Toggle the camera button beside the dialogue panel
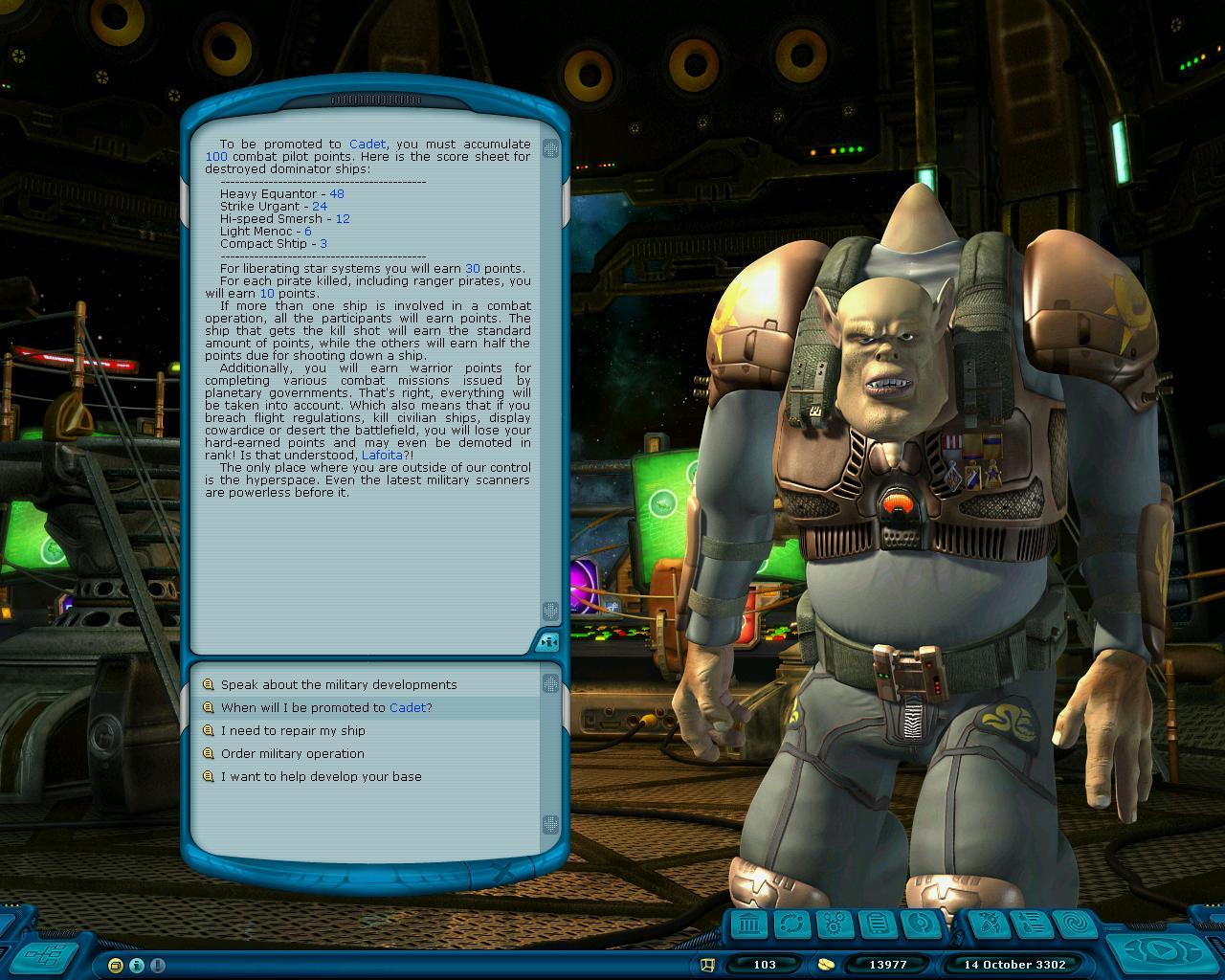Image resolution: width=1225 pixels, height=980 pixels. coord(547,642)
